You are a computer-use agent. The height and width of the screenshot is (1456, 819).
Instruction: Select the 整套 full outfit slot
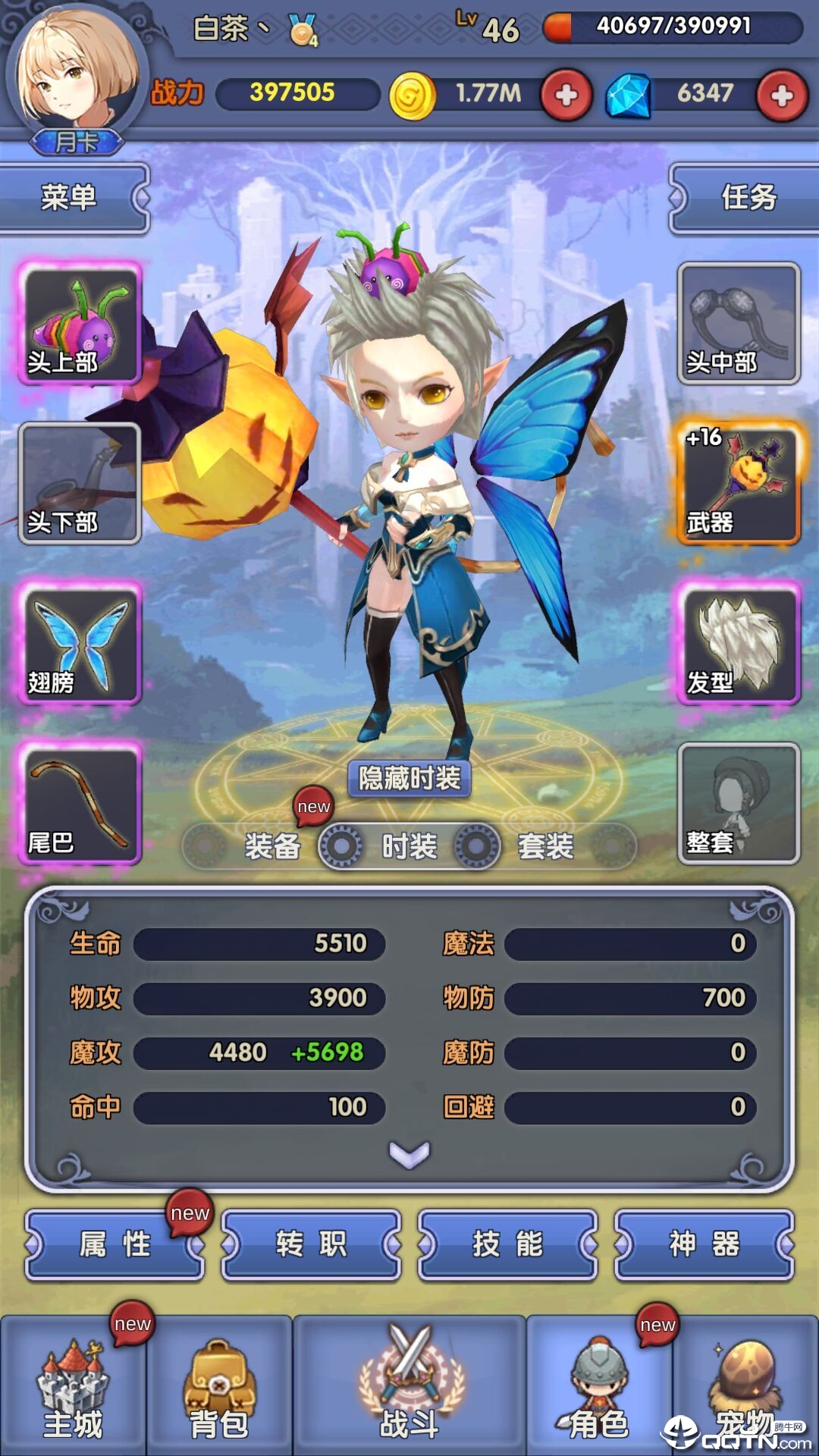[x=739, y=804]
